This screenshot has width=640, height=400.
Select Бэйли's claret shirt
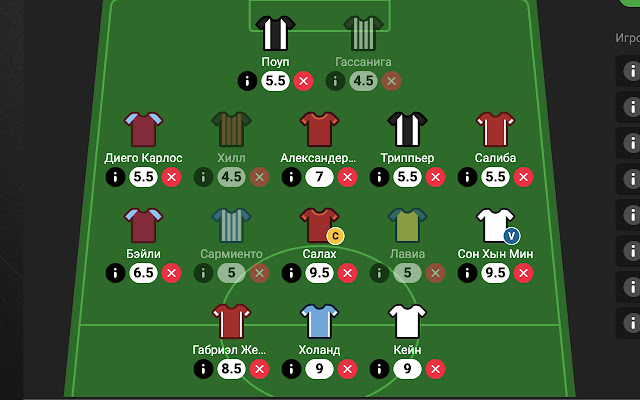(x=143, y=225)
